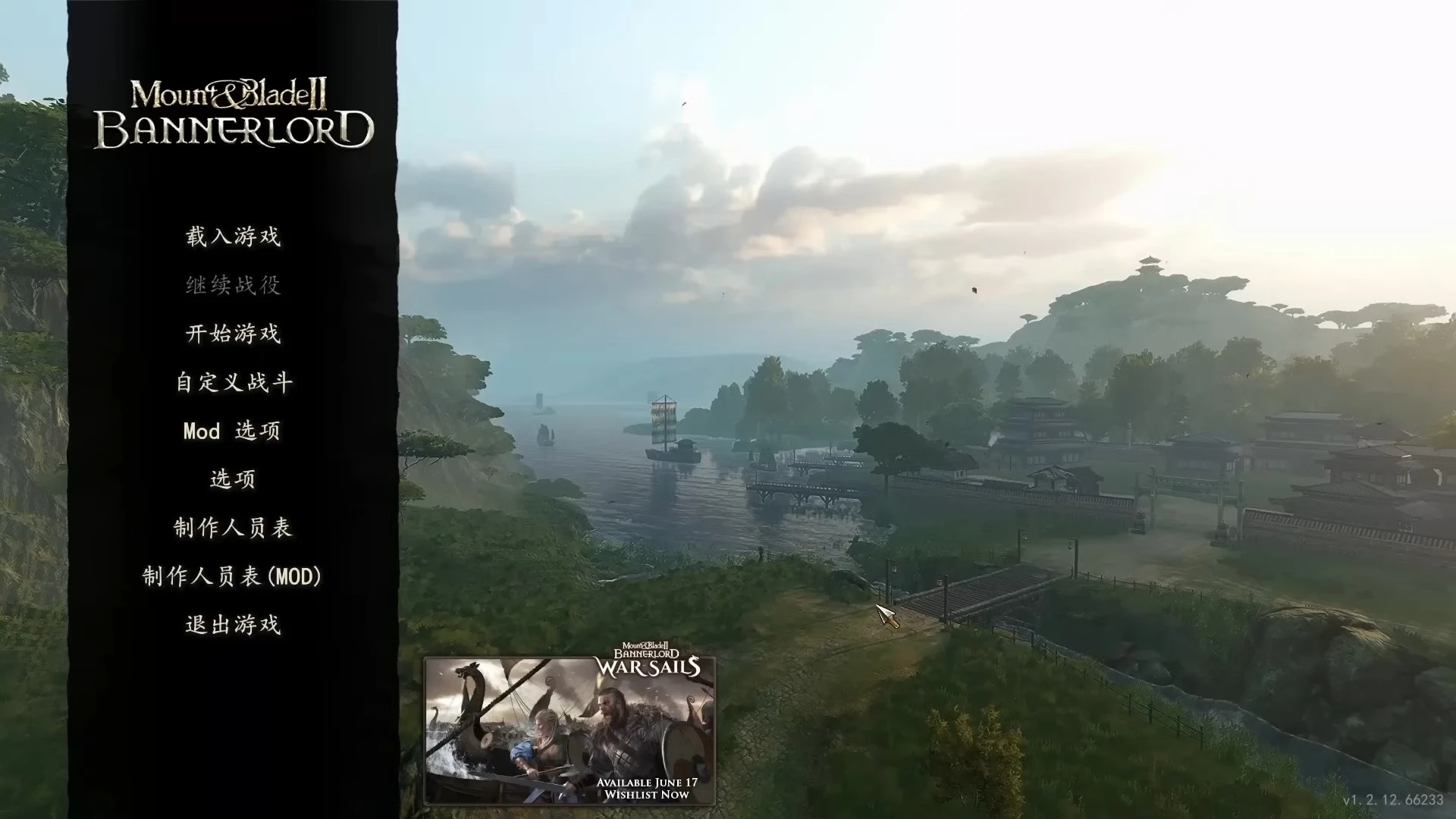Select 载入游戏 to load a saved game
This screenshot has width=1456, height=819.
tap(231, 237)
